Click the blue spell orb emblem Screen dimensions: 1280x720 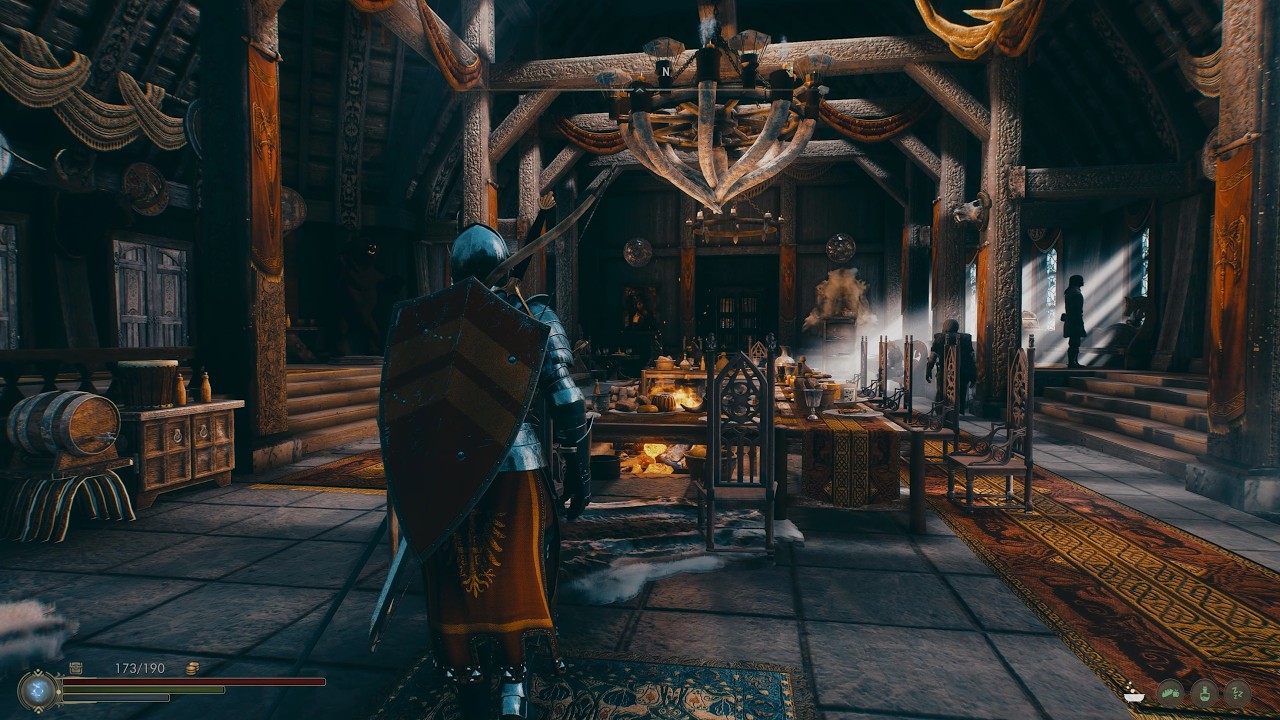tap(38, 689)
